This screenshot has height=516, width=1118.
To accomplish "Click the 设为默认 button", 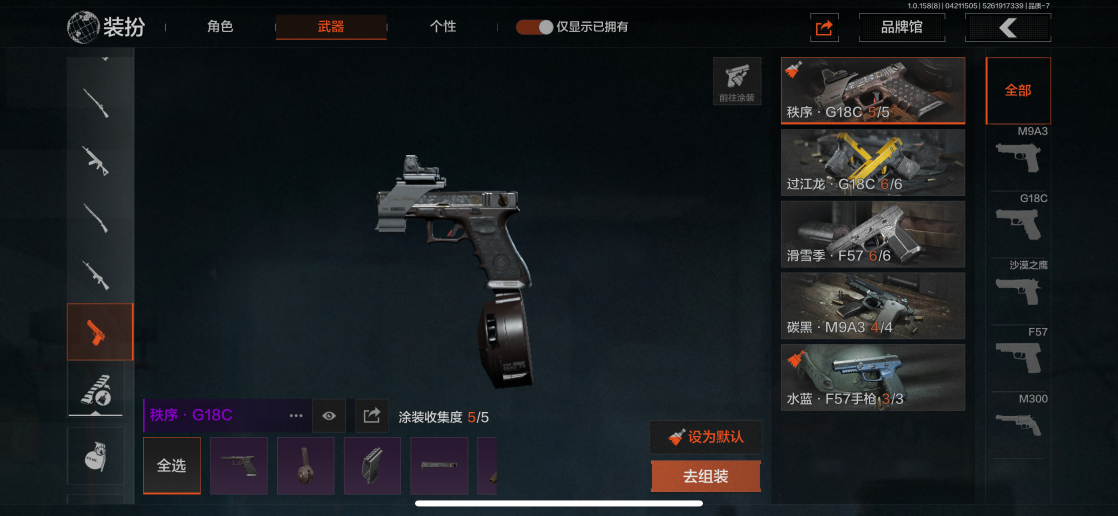I will (x=705, y=437).
